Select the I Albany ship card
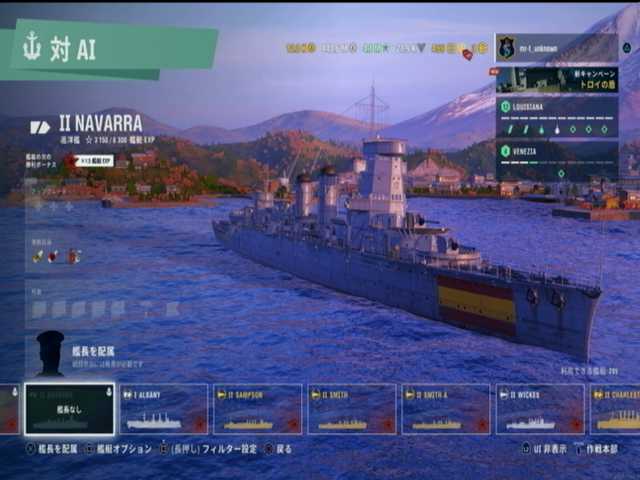 tap(164, 409)
